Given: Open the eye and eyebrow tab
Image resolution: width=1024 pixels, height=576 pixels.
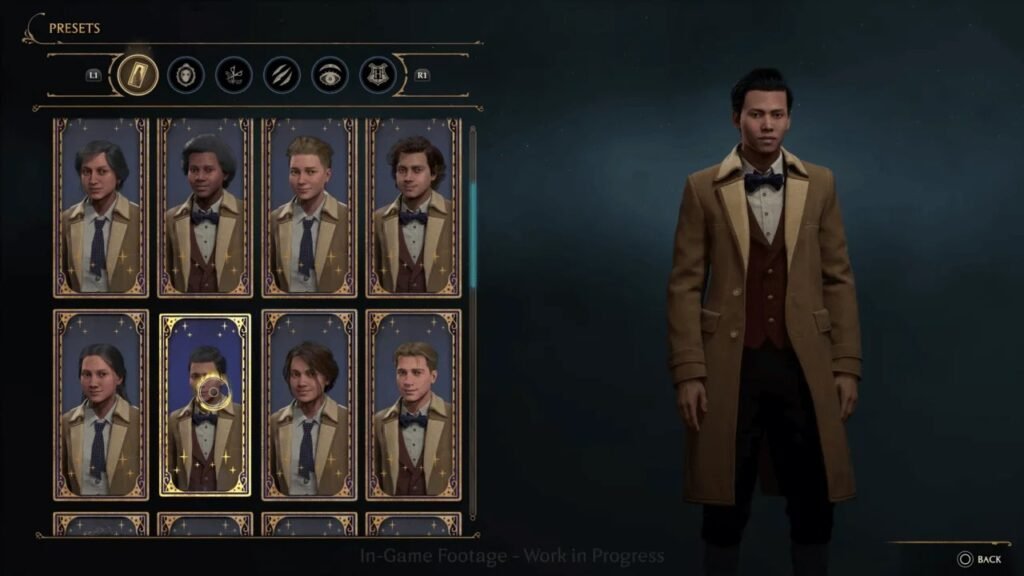Looking at the screenshot, I should coord(330,74).
